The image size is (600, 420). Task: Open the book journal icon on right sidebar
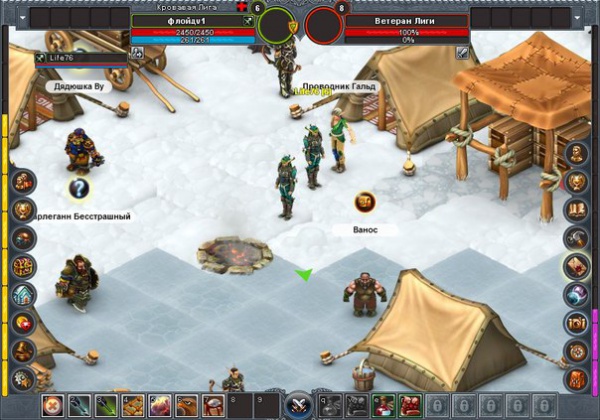[576, 210]
